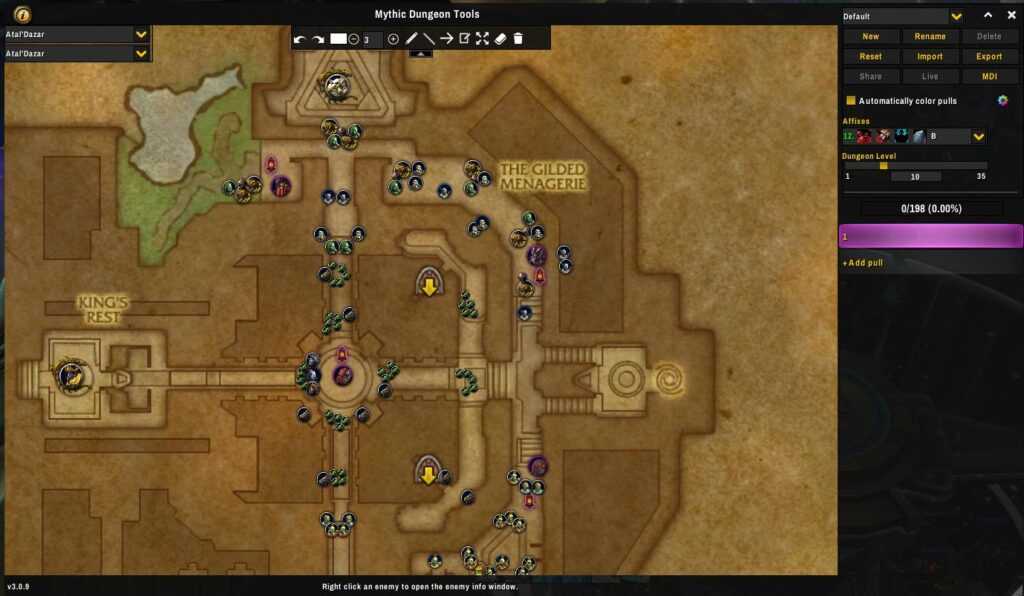Image resolution: width=1024 pixels, height=596 pixels.
Task: Close the Mythic Dungeon Tools window
Action: coord(1008,15)
